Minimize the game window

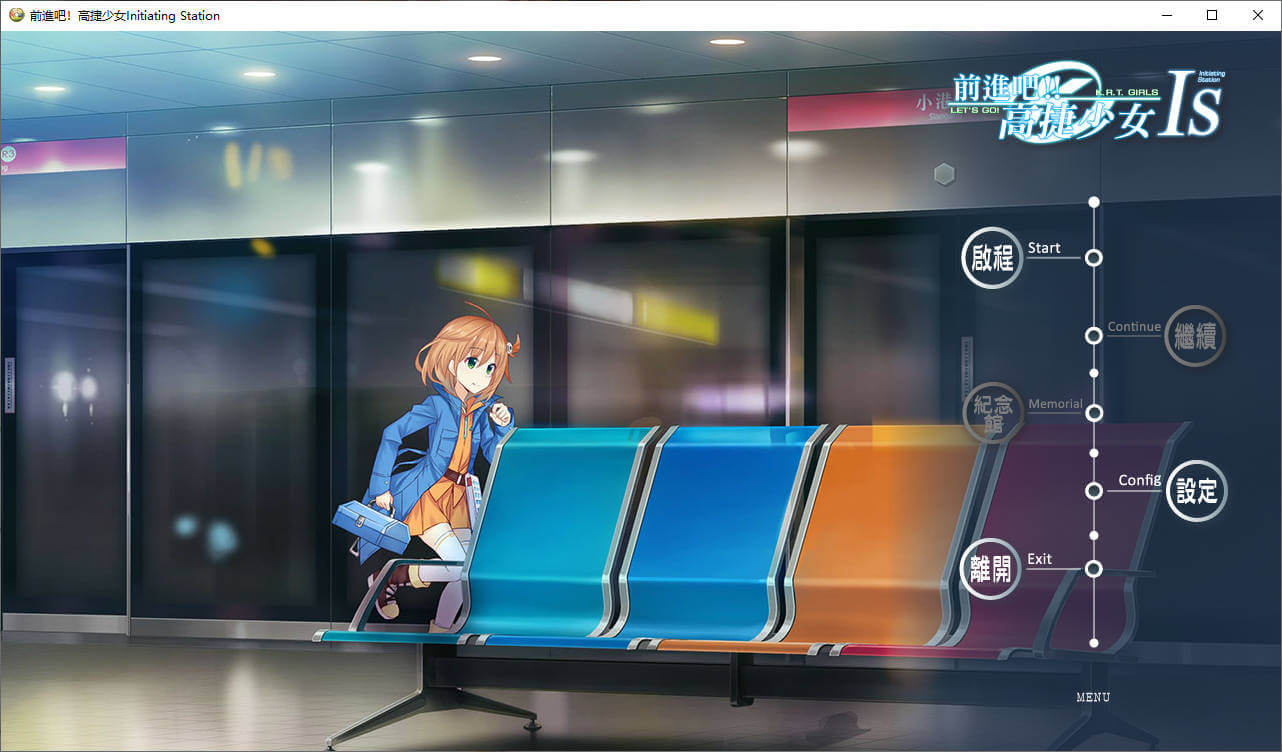pyautogui.click(x=1166, y=15)
